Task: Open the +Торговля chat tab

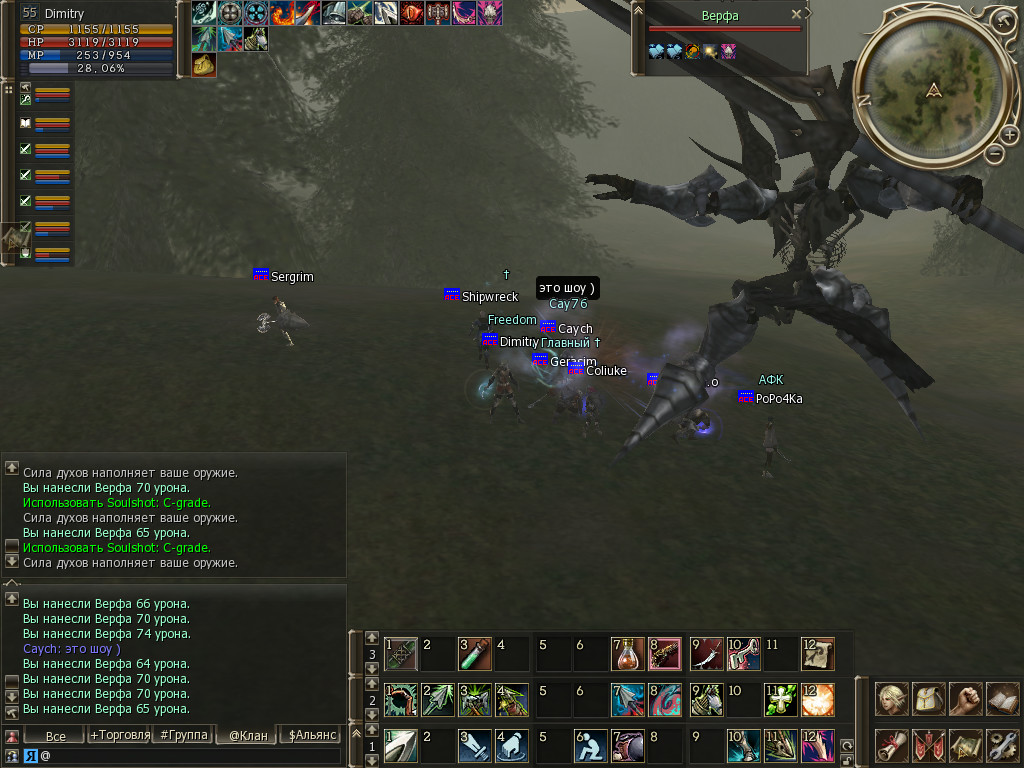Action: [119, 736]
